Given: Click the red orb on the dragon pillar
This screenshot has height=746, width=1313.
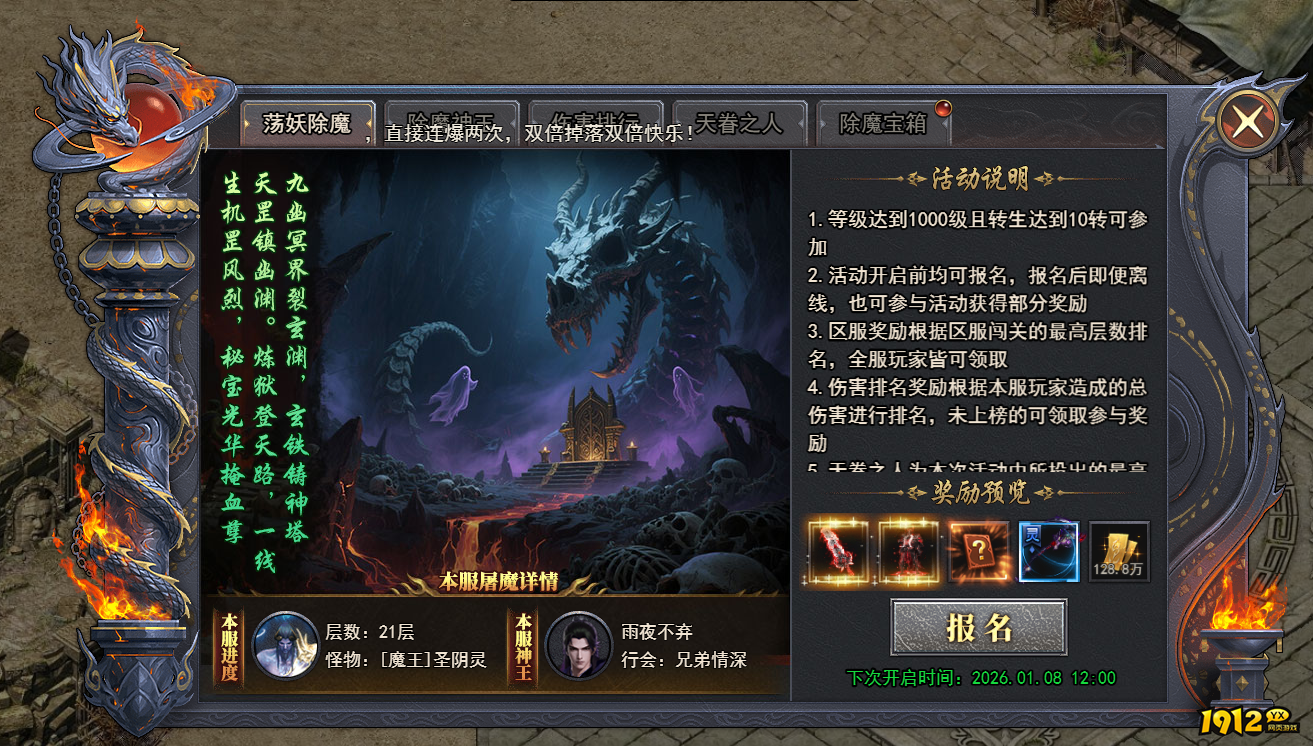Looking at the screenshot, I should point(152,110).
